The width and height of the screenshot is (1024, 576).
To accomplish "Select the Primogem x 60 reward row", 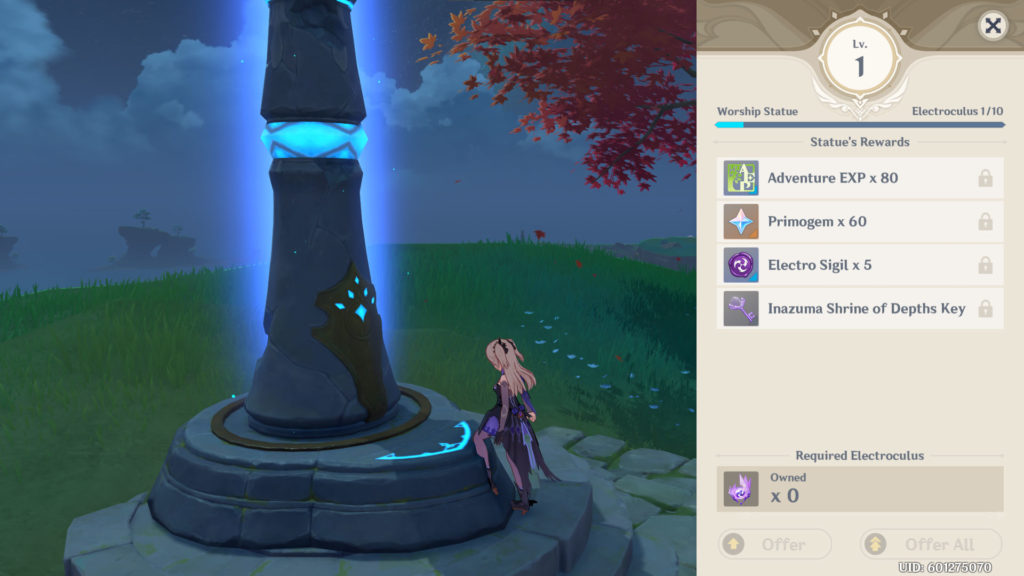I will [860, 222].
